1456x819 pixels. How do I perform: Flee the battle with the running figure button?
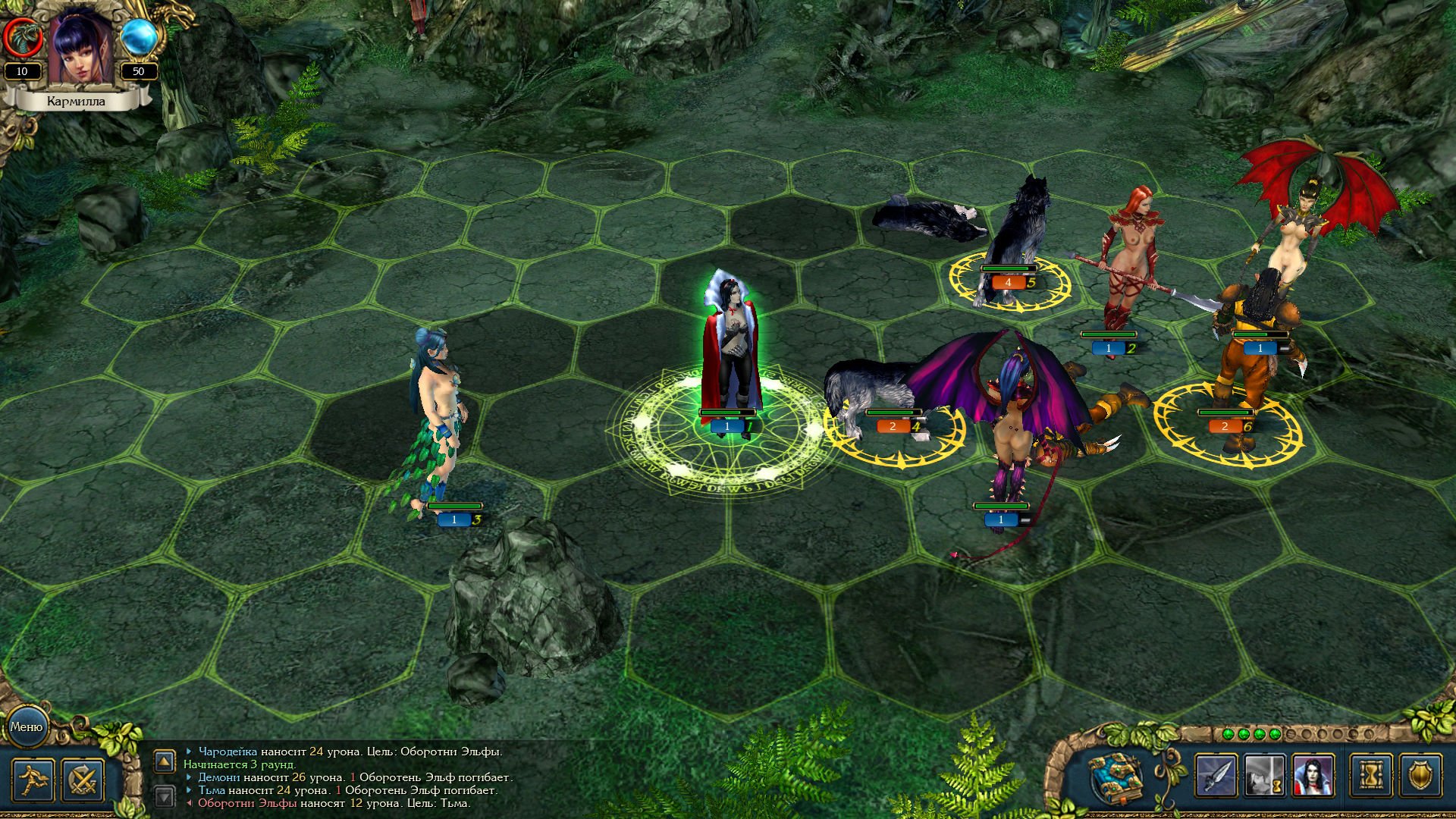tap(33, 780)
